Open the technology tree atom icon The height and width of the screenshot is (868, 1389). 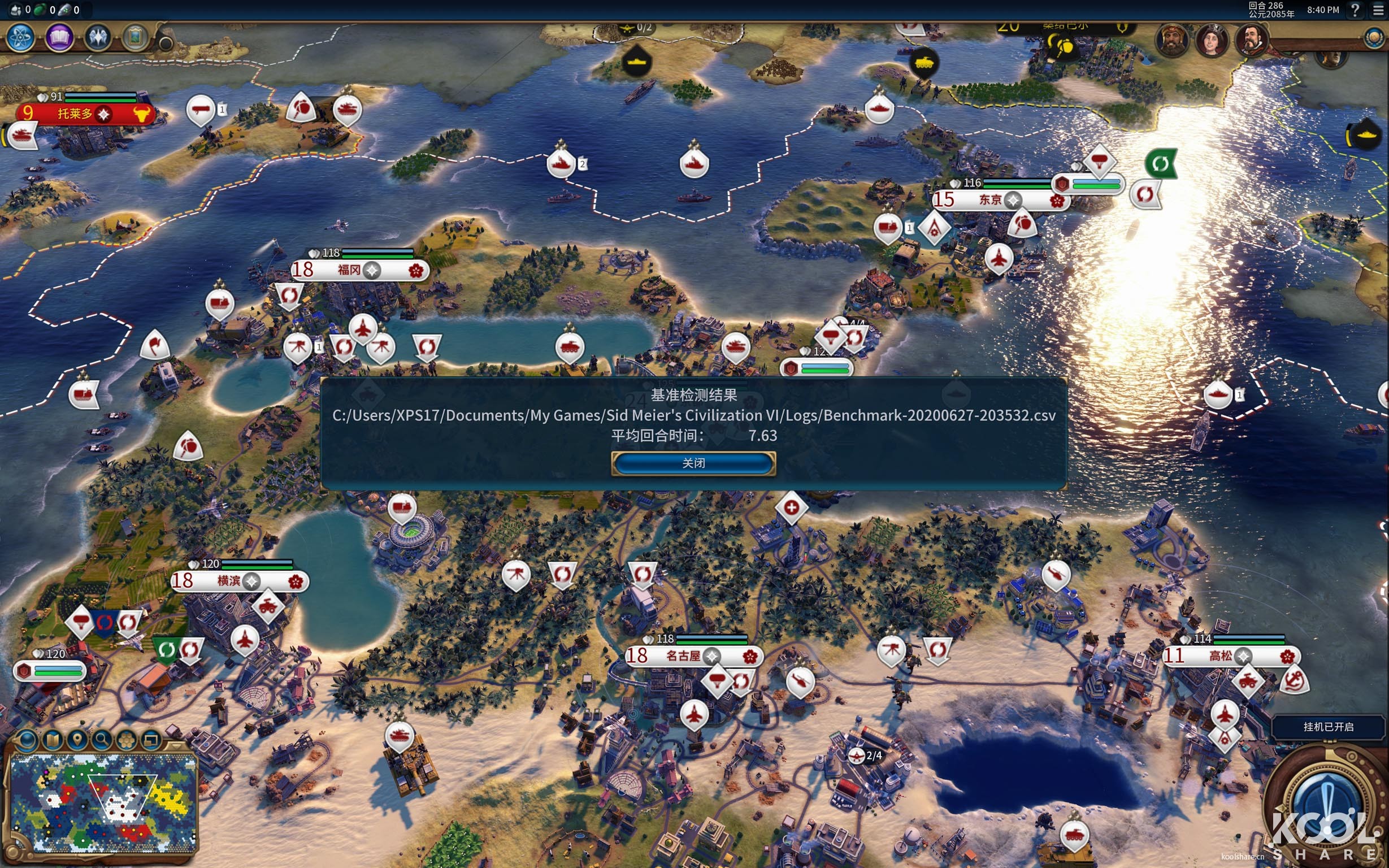coord(21,38)
